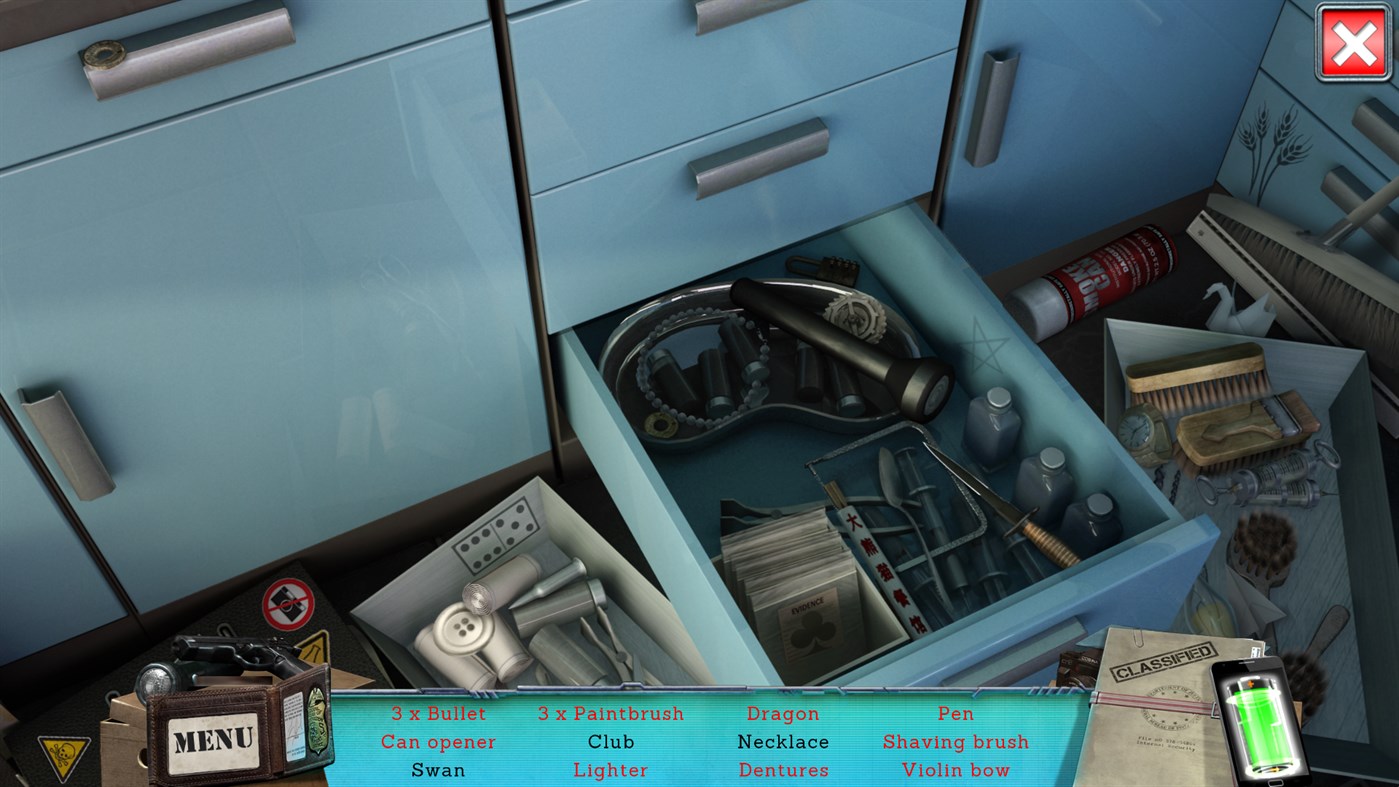Select '3 x Bullet' from the list
The width and height of the screenshot is (1399, 787).
(x=437, y=714)
